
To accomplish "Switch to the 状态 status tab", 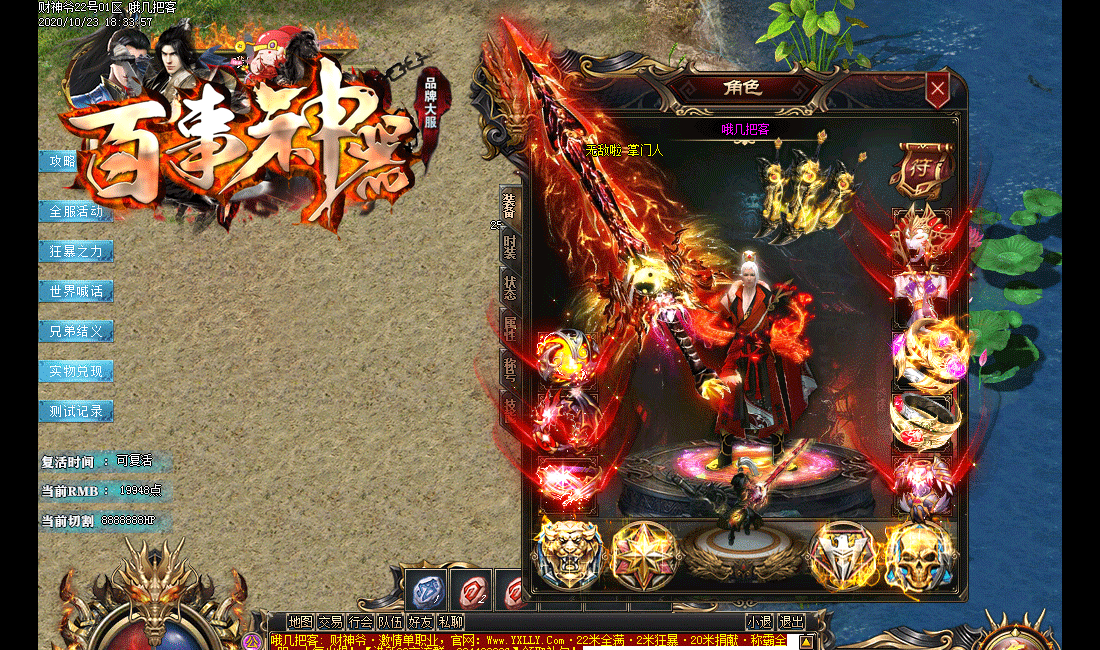I will pyautogui.click(x=510, y=287).
